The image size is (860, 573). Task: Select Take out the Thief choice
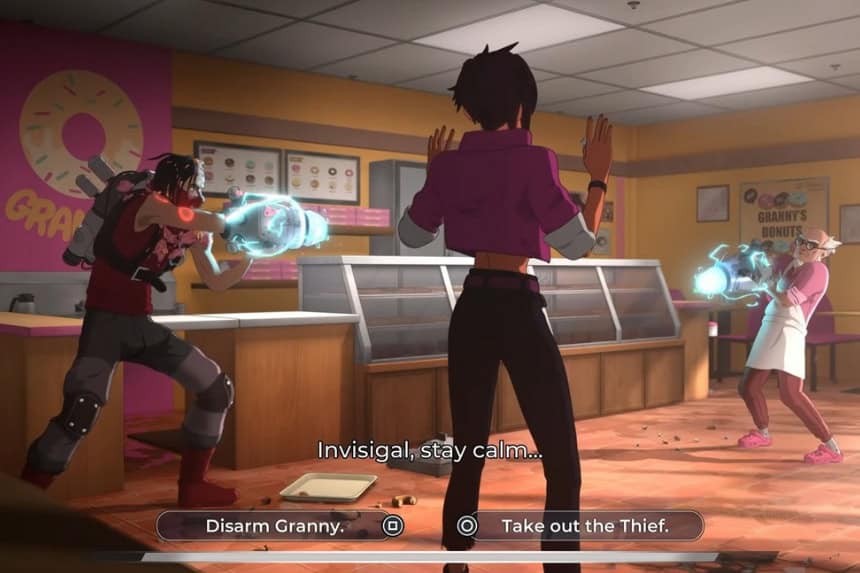584,525
